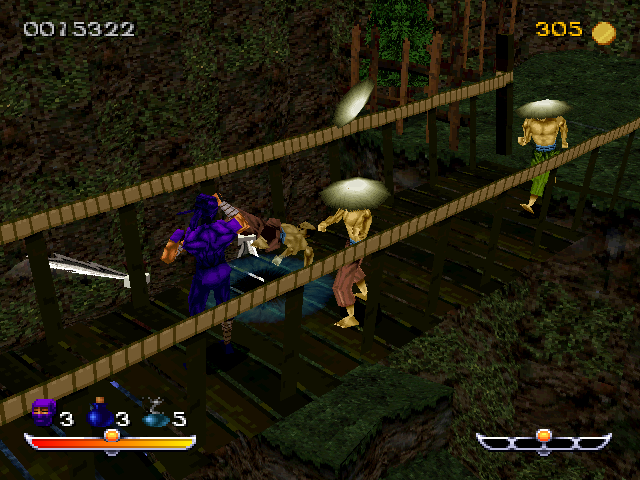Click the purple ninja head lives icon
Image resolution: width=640 pixels, height=480 pixels.
[43, 412]
